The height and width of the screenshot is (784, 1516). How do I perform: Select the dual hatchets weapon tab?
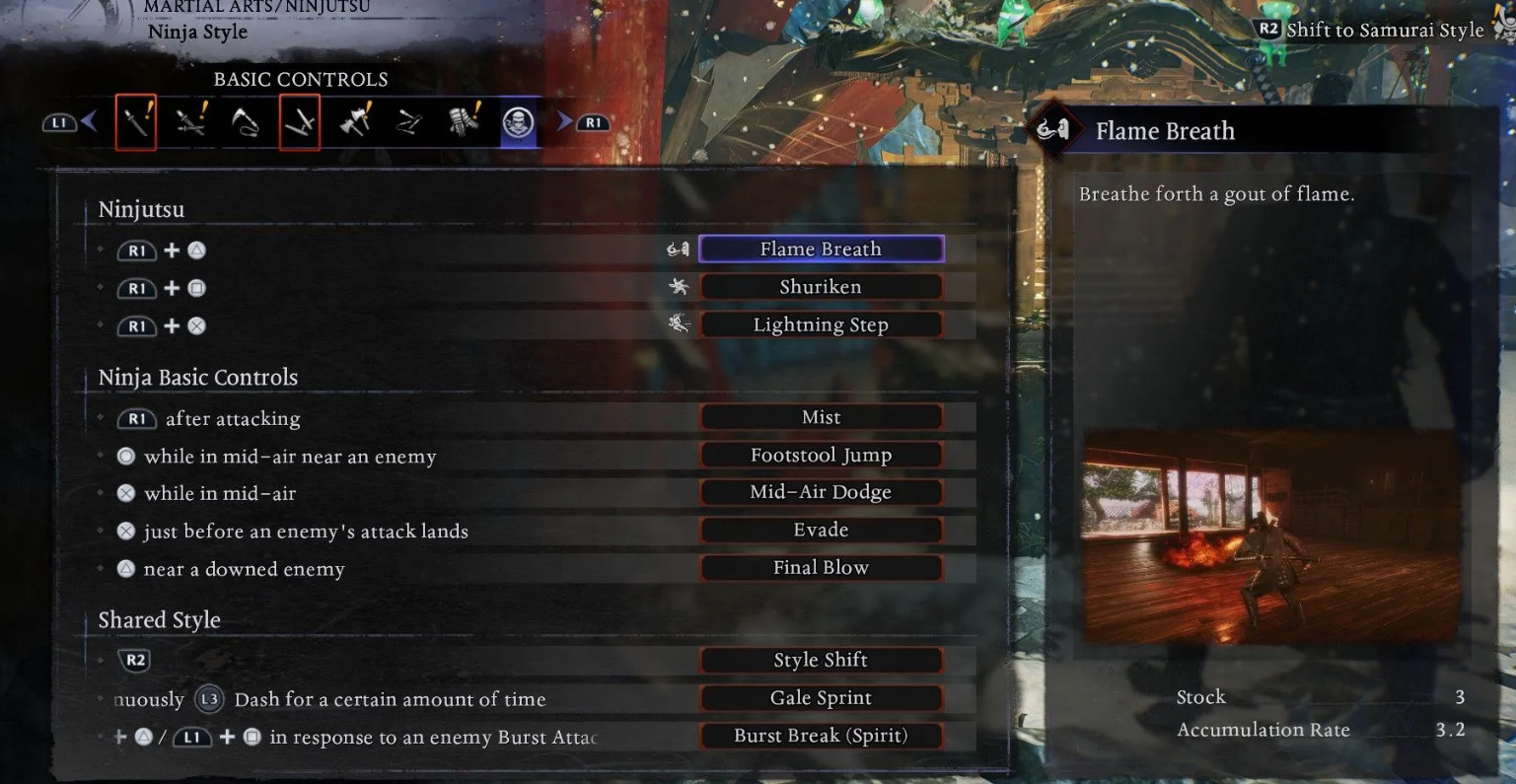point(354,122)
